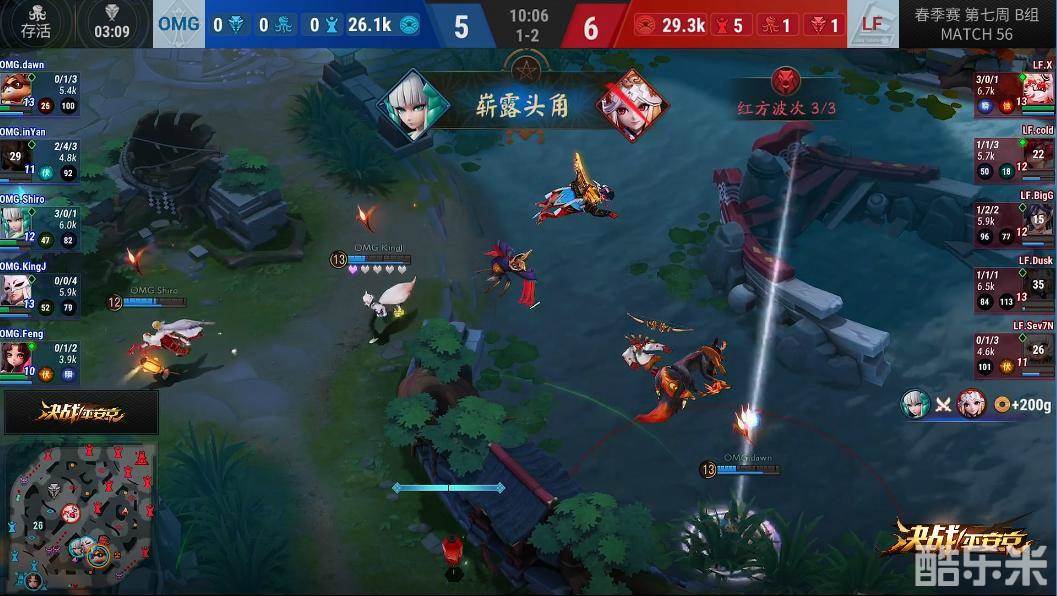Click the red demon wave icon

pyautogui.click(x=787, y=80)
